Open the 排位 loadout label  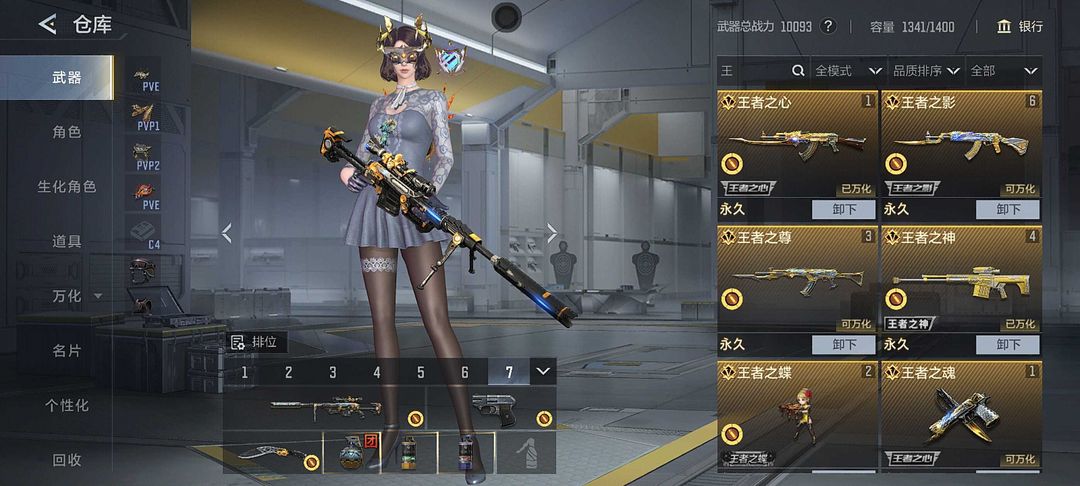pyautogui.click(x=256, y=342)
